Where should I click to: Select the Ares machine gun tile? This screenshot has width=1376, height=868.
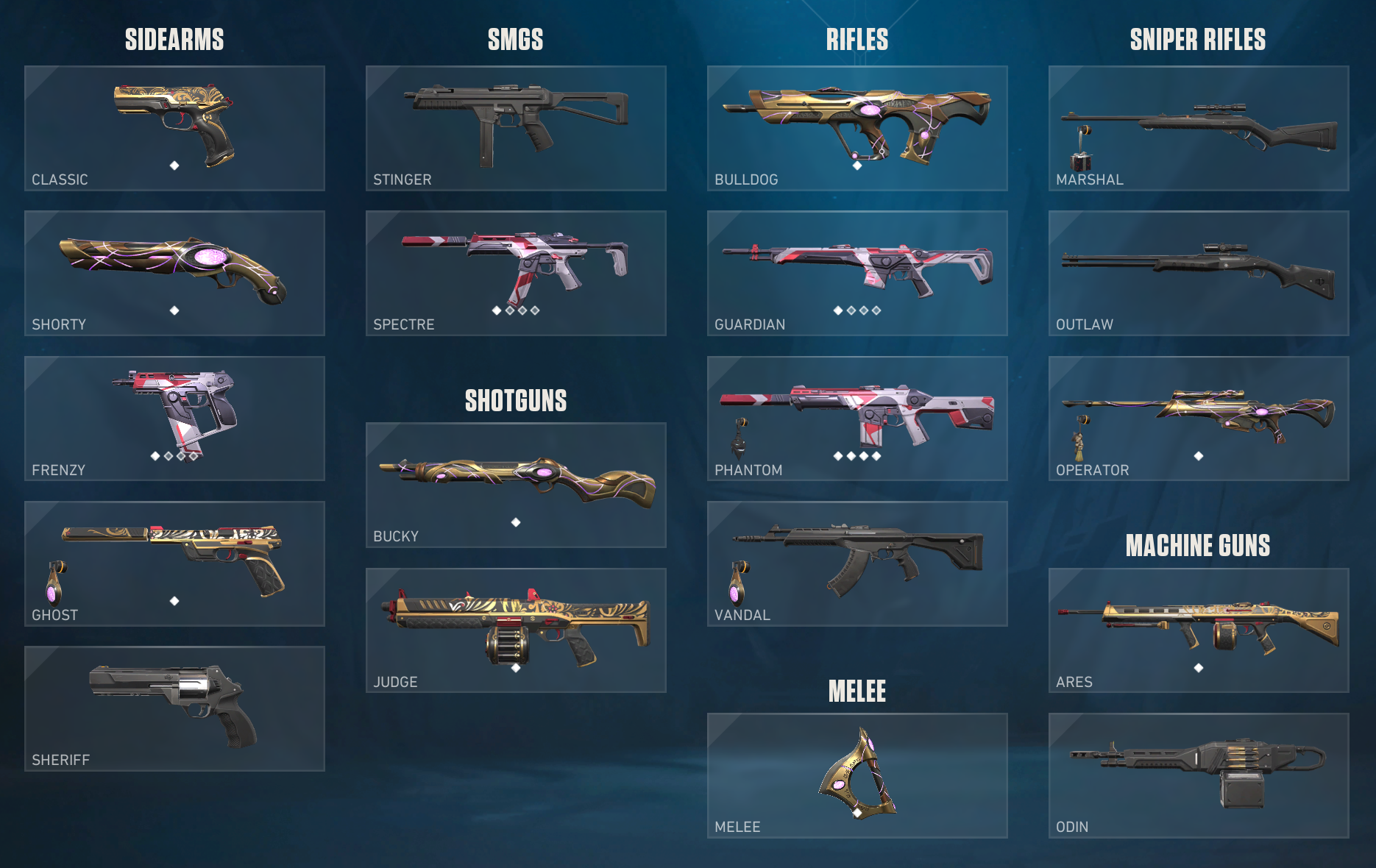pyautogui.click(x=1199, y=630)
